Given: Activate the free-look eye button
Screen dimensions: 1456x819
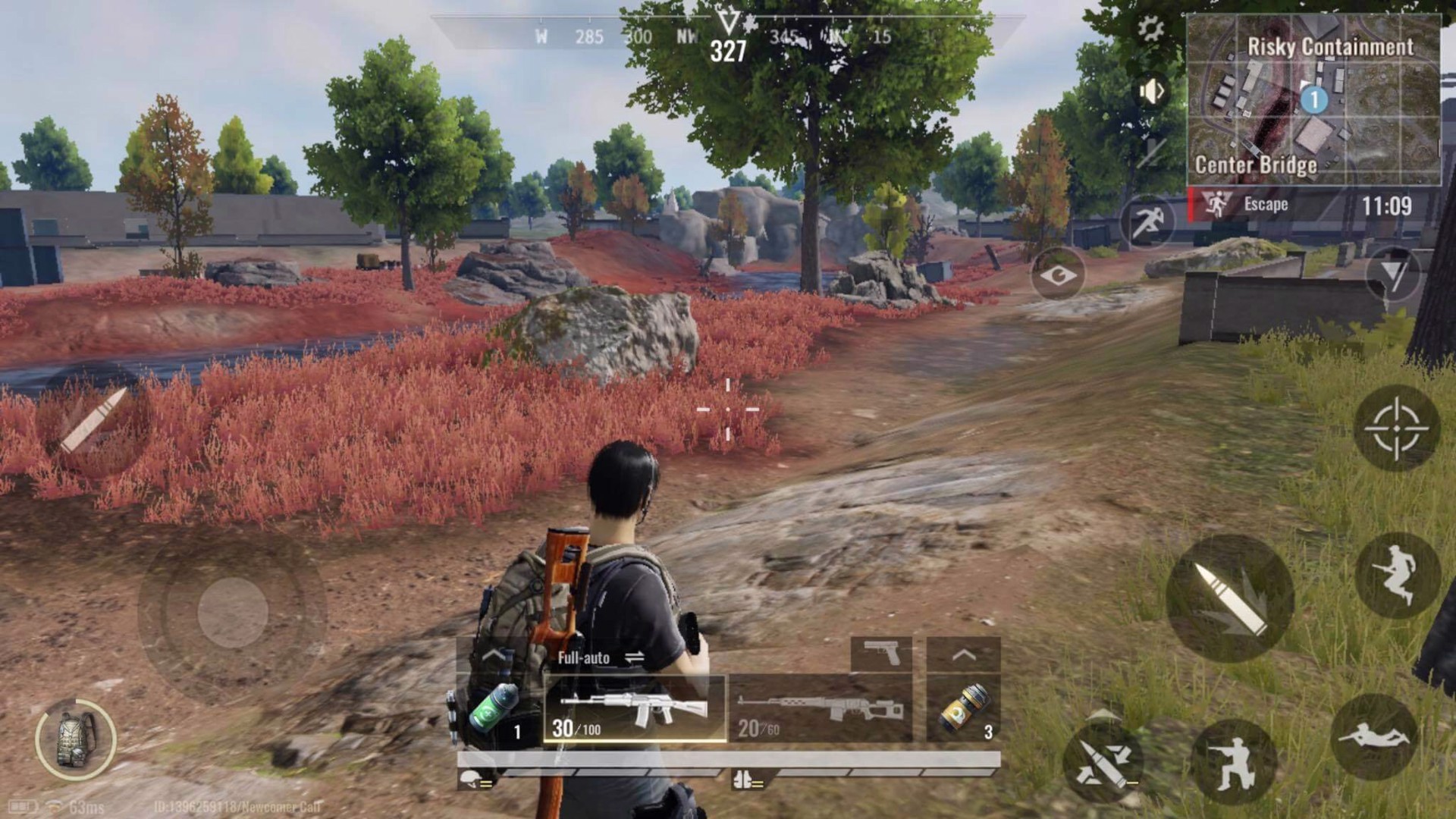Looking at the screenshot, I should coord(1057,275).
